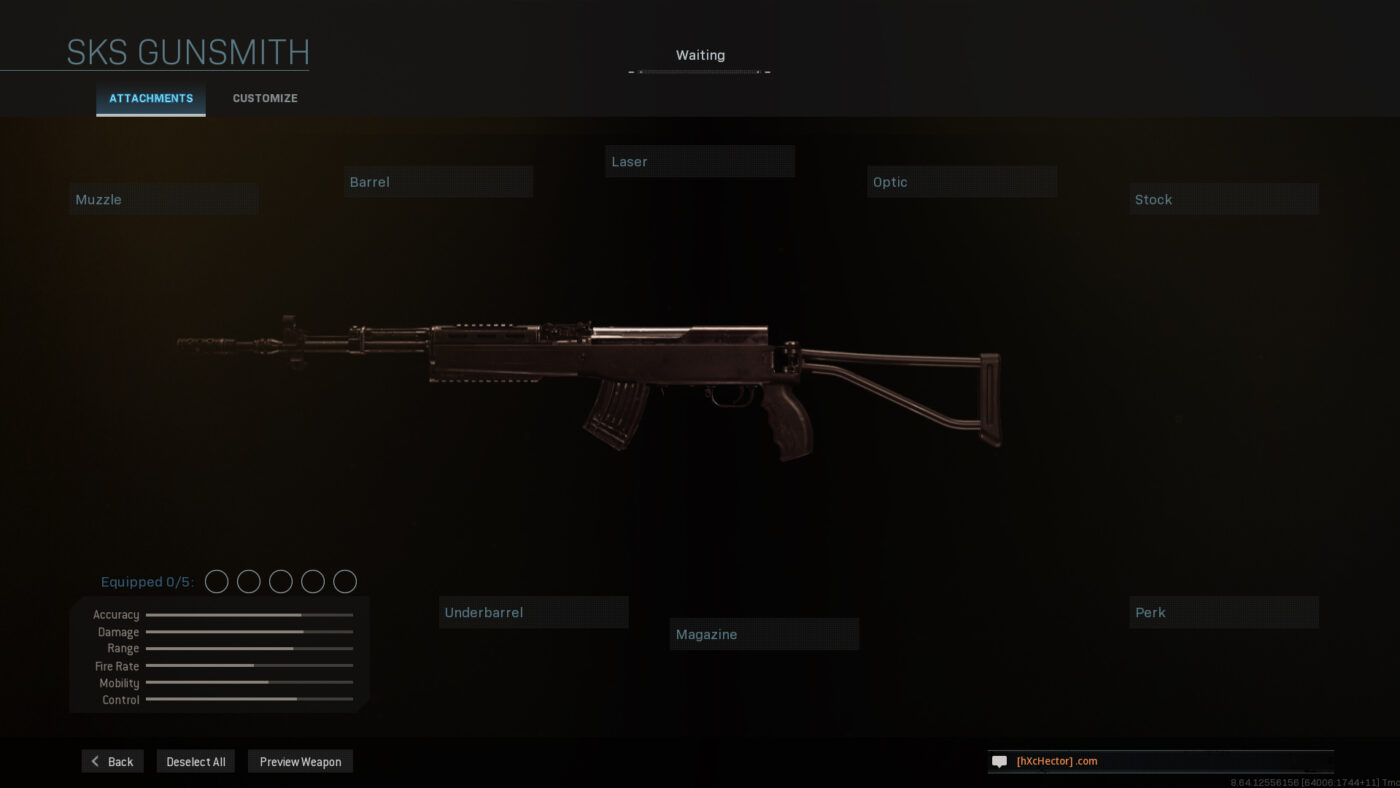The image size is (1400, 788).
Task: Open the Magazine attachment slot
Action: [x=764, y=633]
